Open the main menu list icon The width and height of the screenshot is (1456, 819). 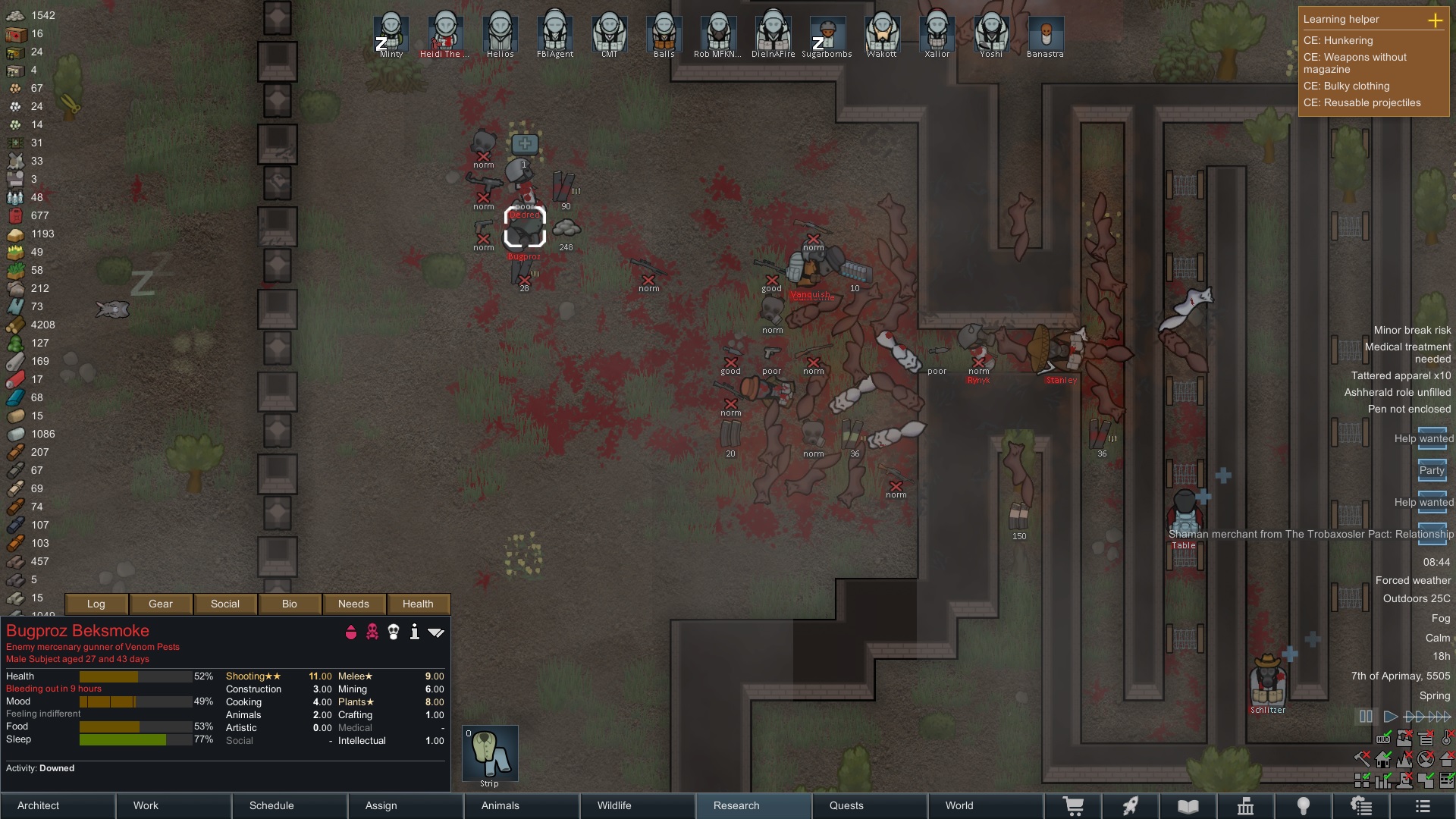point(1423,805)
